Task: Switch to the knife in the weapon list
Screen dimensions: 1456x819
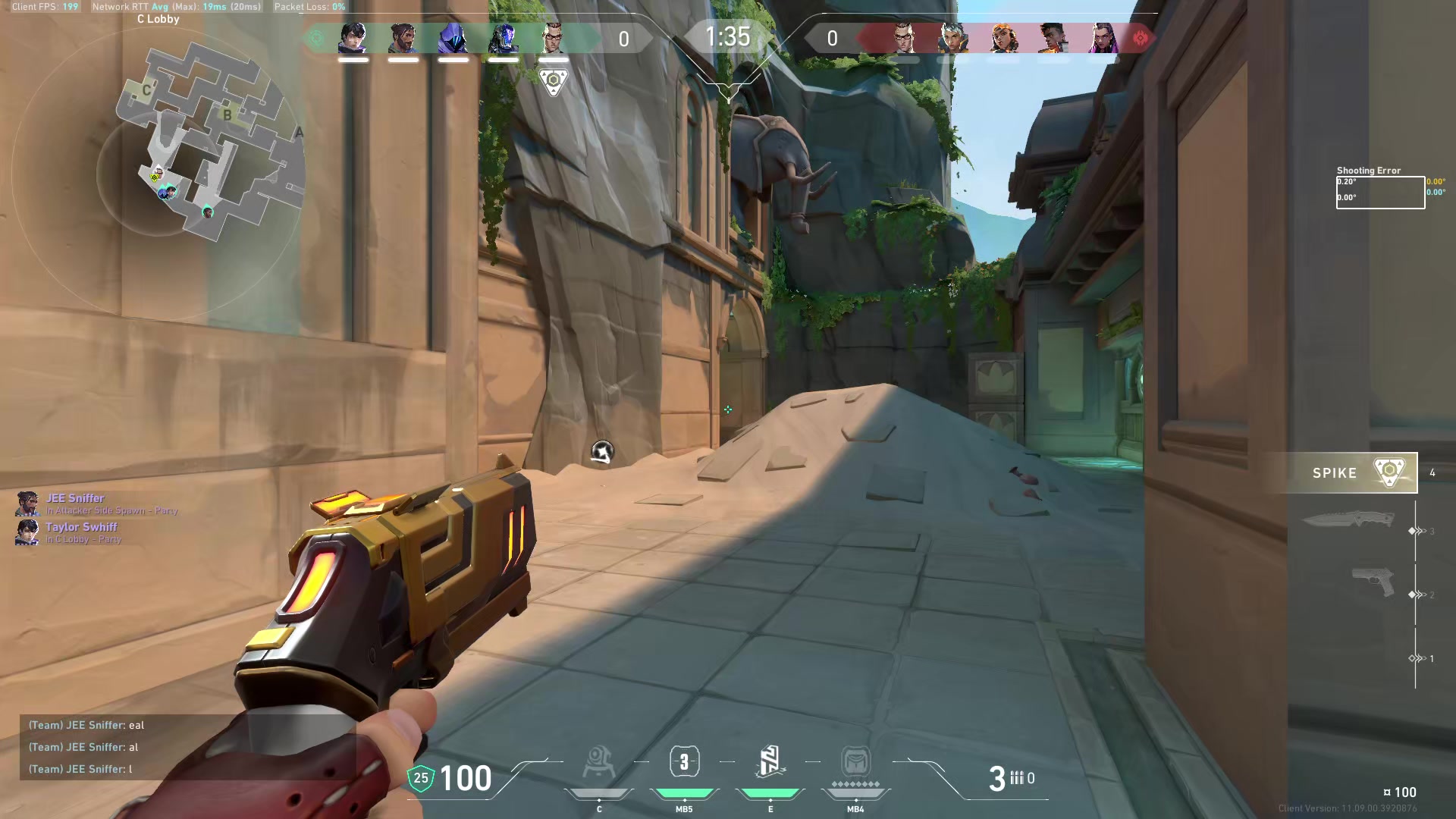Action: 1348,520
